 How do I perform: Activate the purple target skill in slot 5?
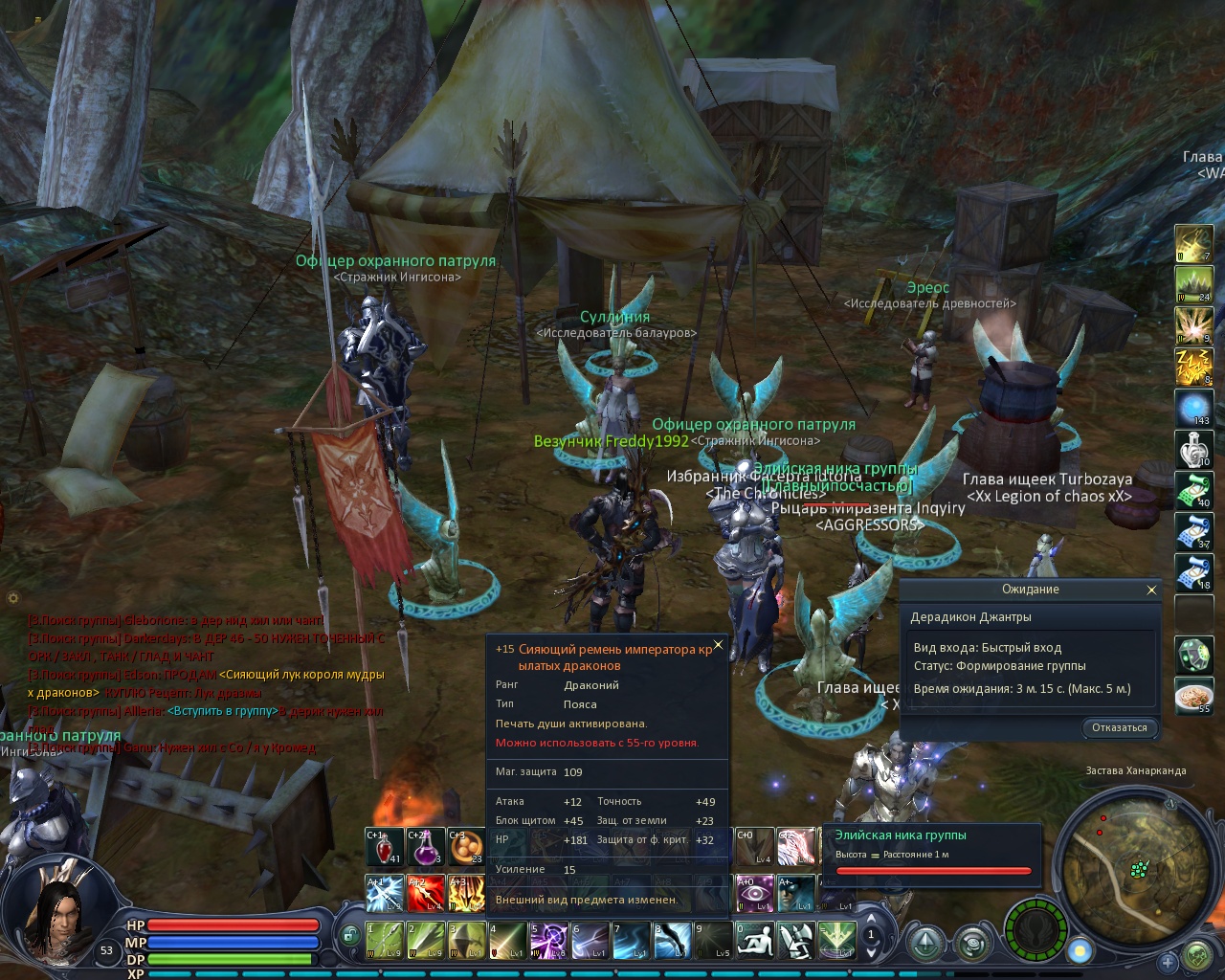click(x=548, y=940)
